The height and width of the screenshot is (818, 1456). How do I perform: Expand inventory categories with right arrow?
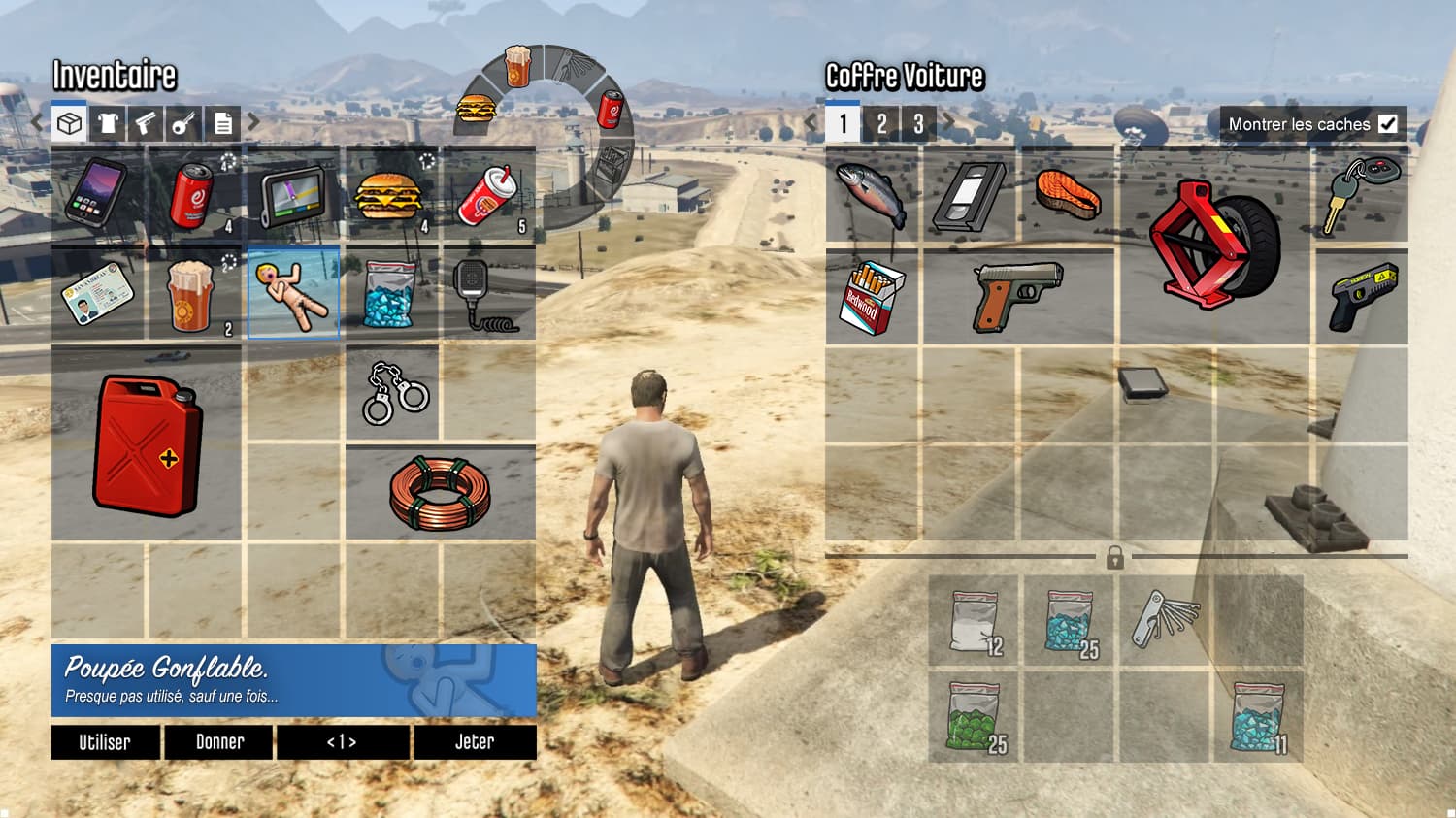click(x=253, y=122)
